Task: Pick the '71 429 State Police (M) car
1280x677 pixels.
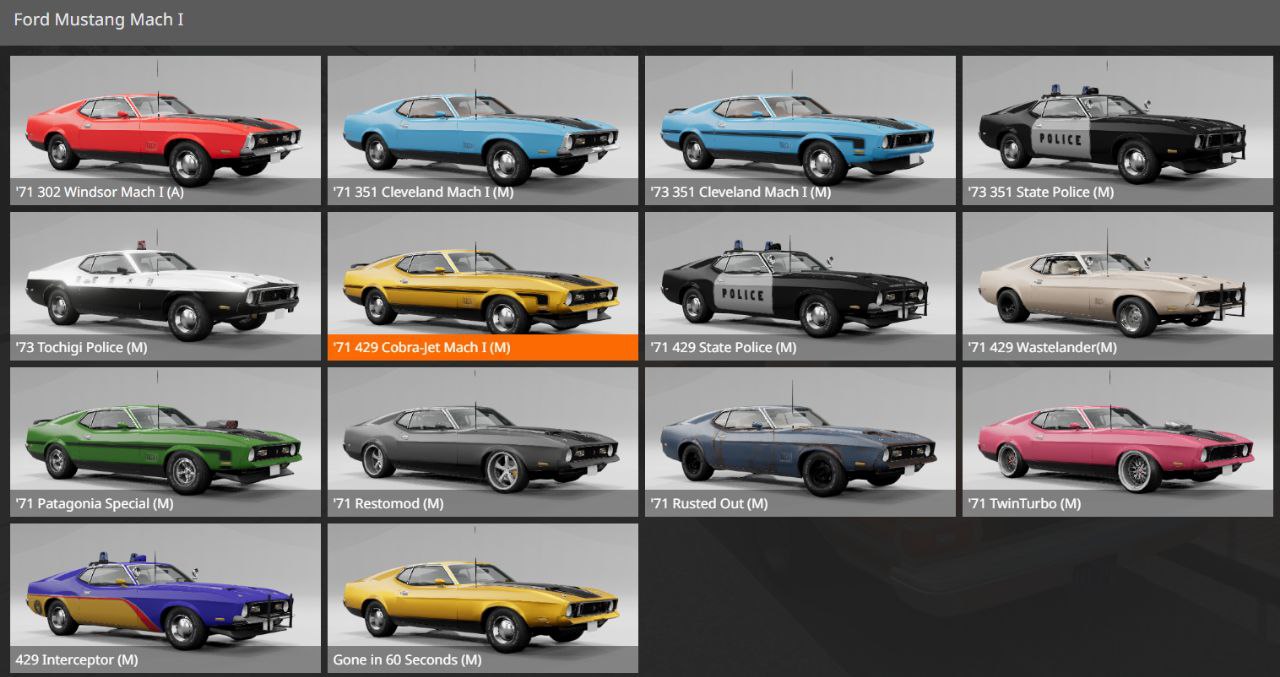Action: (800, 286)
